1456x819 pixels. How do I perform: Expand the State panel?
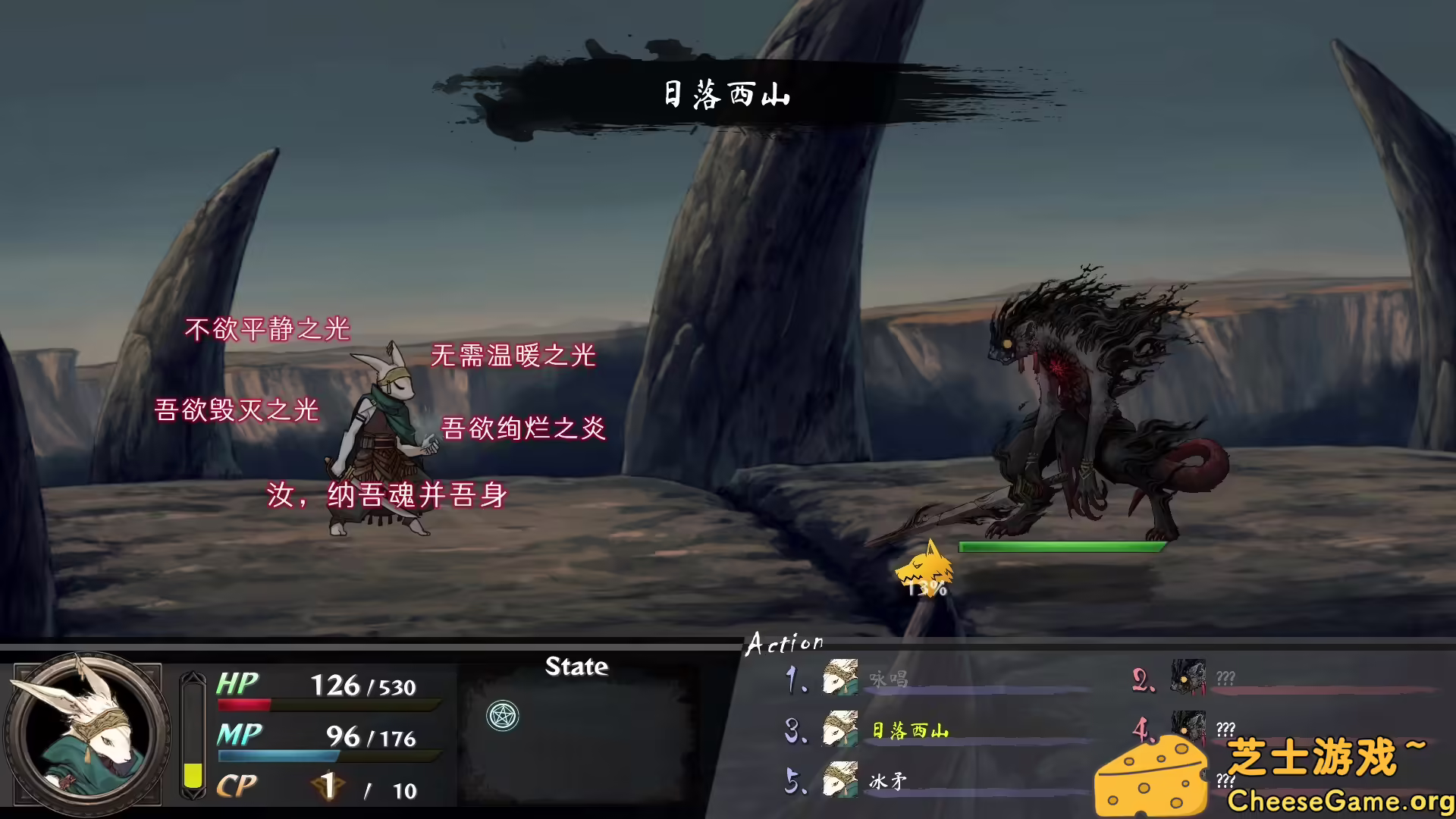pos(578,668)
